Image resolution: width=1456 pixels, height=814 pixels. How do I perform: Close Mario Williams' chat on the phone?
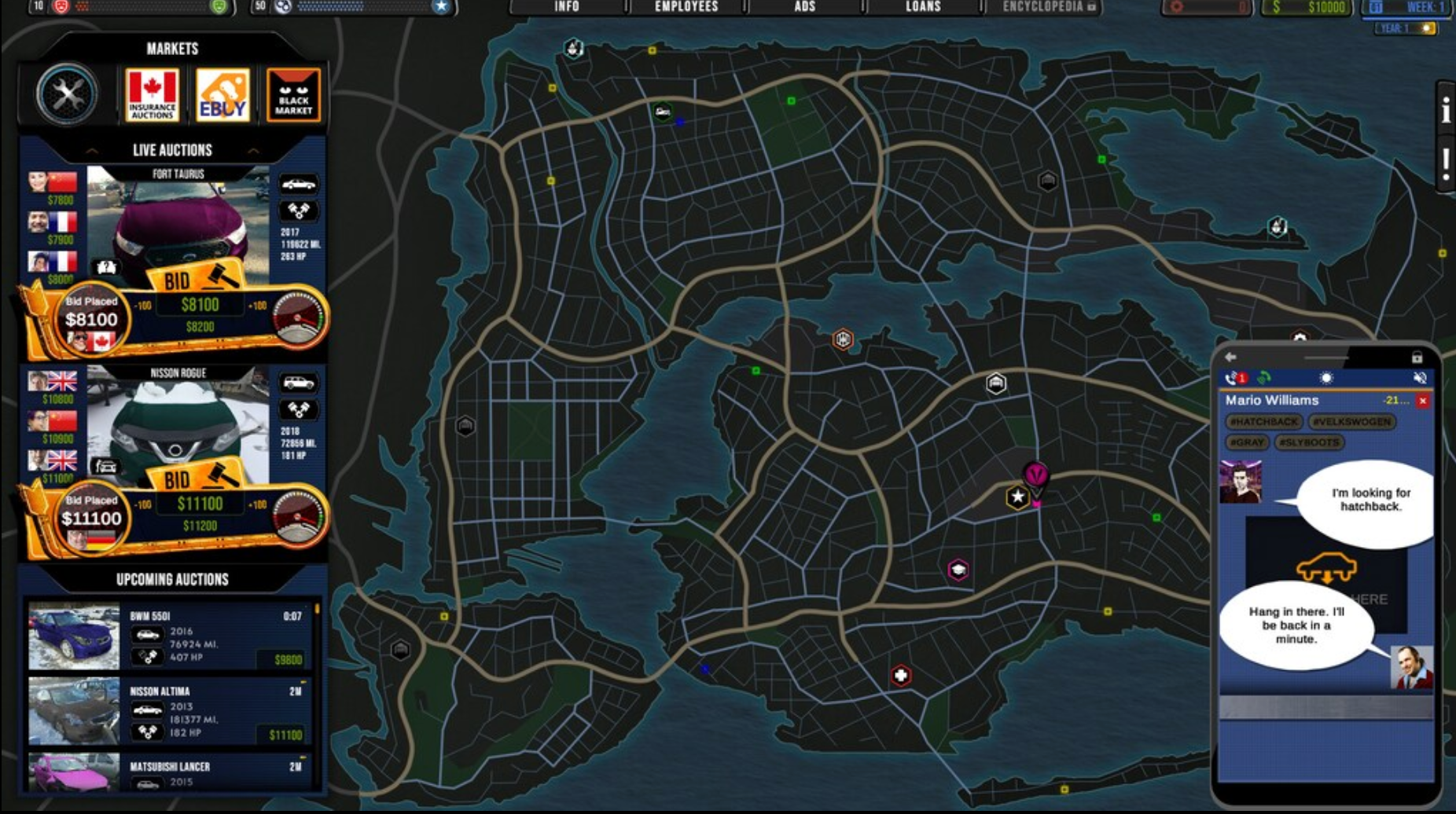click(x=1422, y=401)
